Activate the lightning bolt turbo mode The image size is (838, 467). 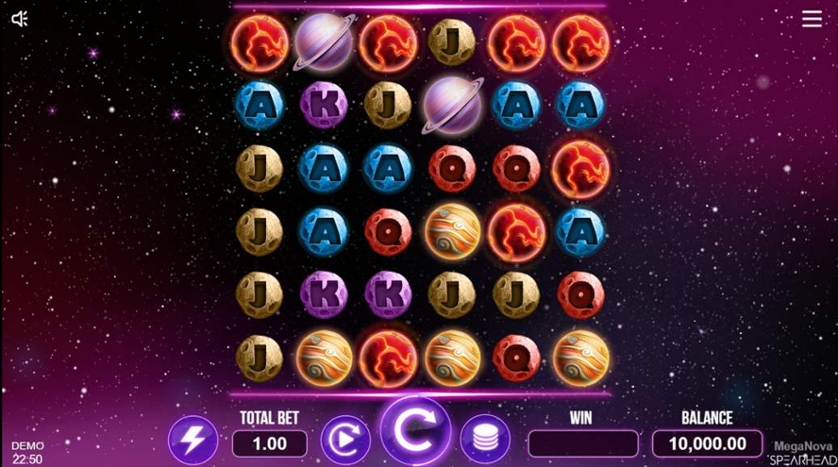(x=193, y=441)
